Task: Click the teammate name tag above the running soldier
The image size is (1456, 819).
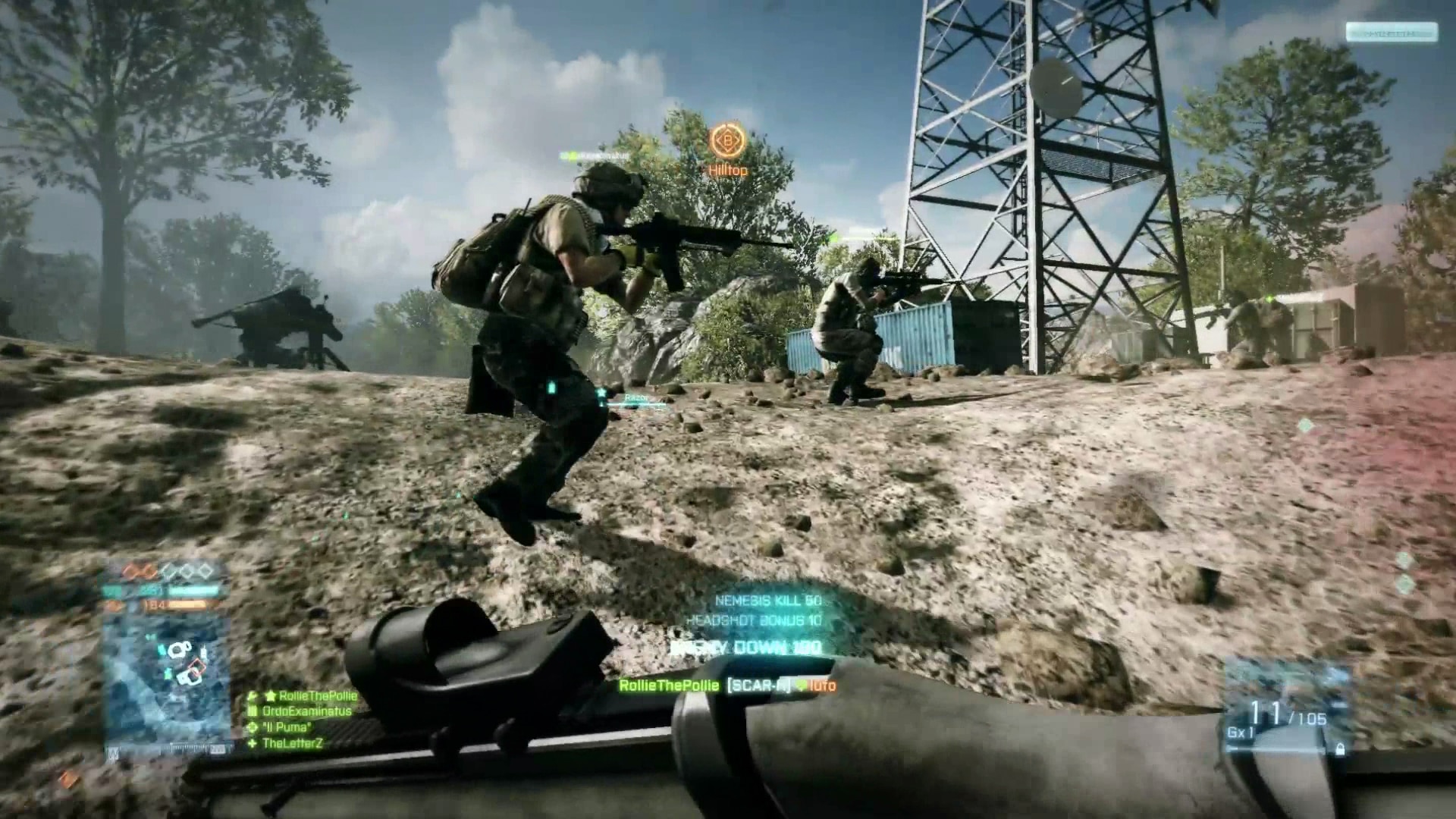Action: 594,155
